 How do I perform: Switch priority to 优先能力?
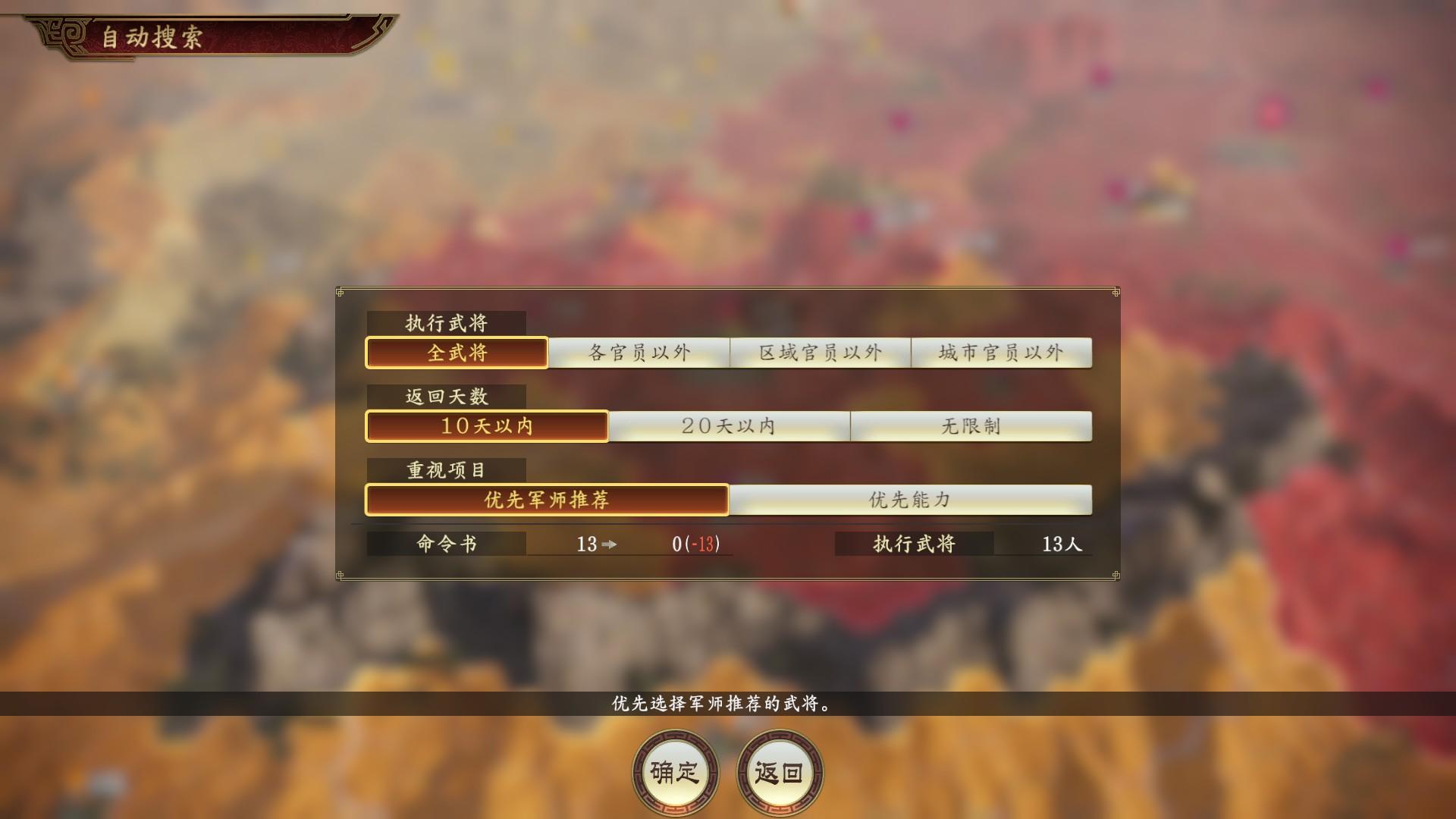pos(910,500)
